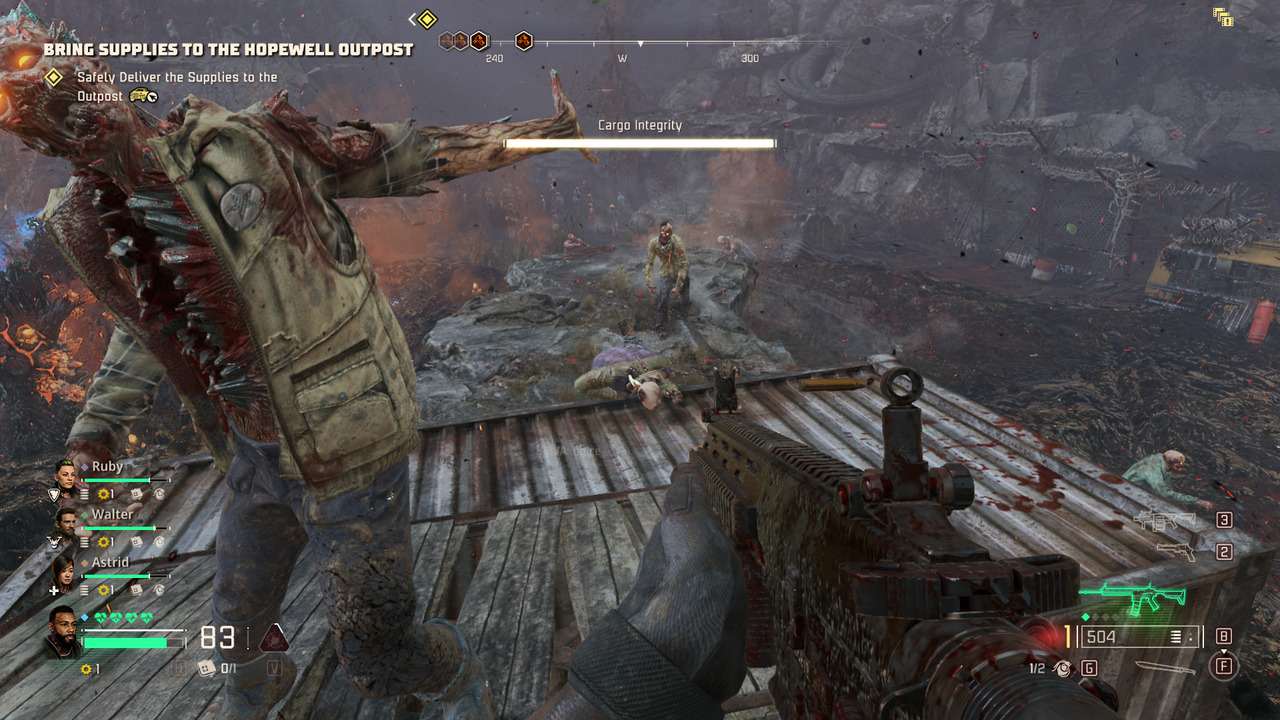Click your own character portrait
Image resolution: width=1280 pixels, height=720 pixels.
[x=62, y=633]
